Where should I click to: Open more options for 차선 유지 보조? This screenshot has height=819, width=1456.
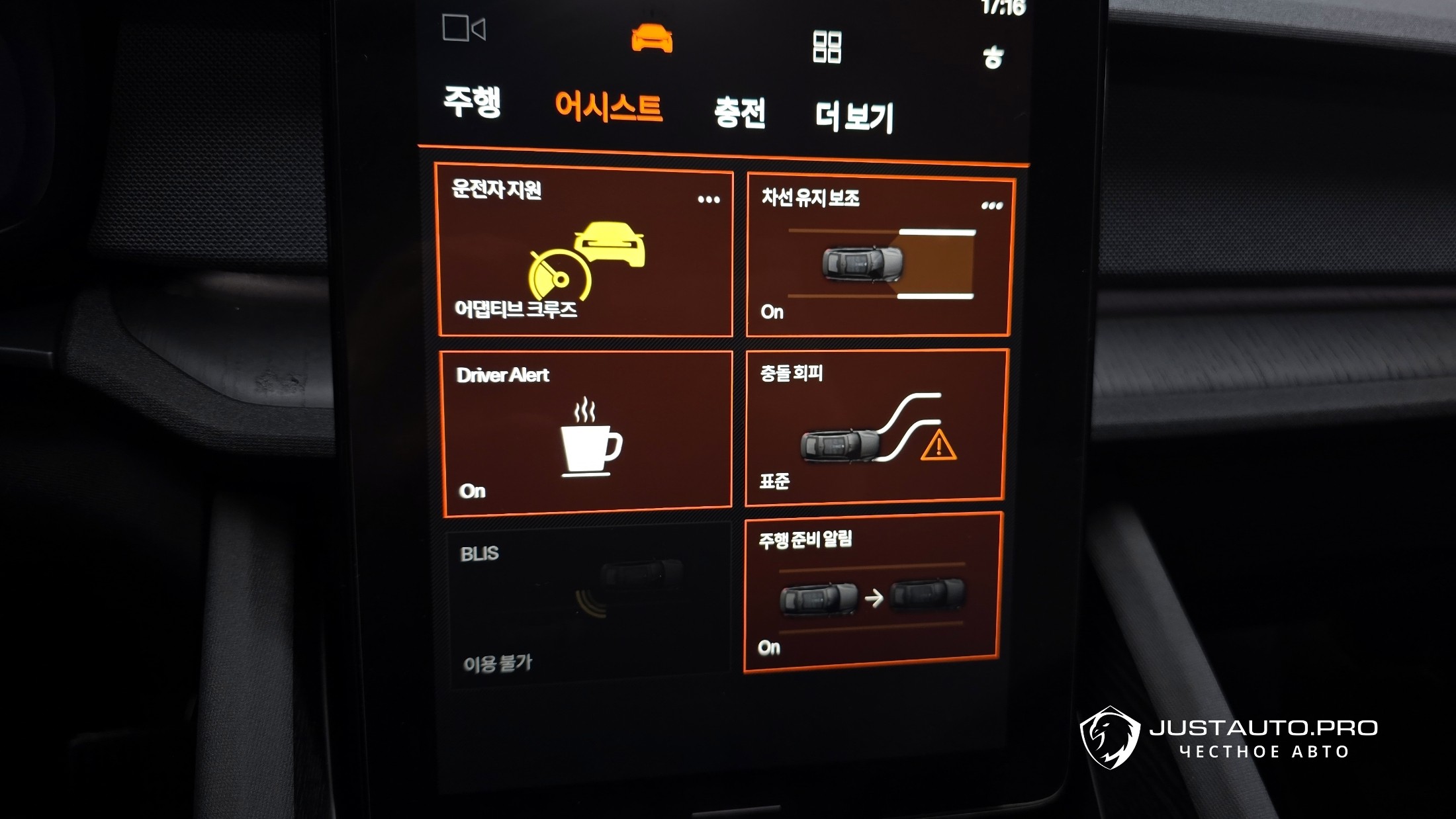(991, 206)
